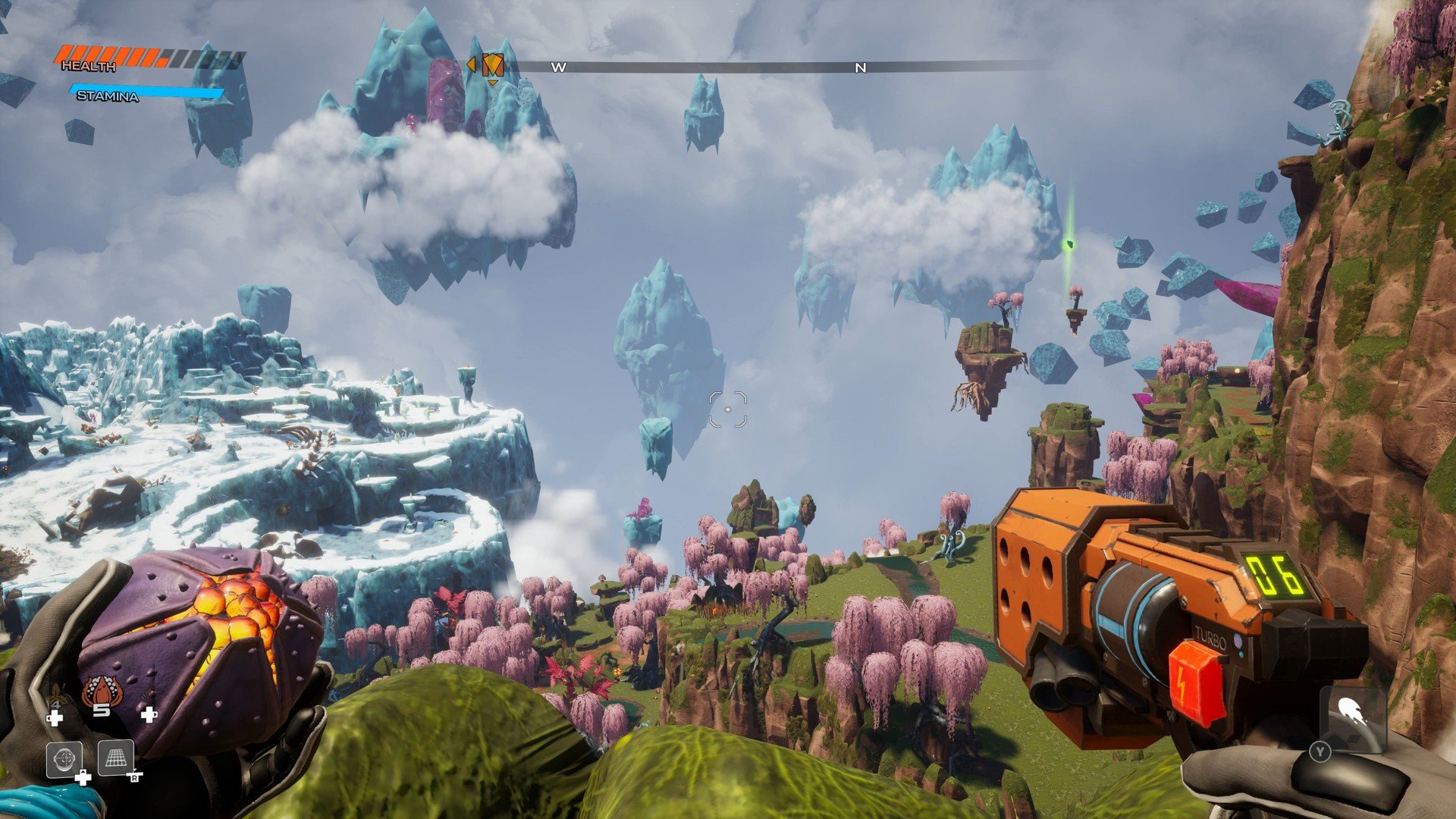Image resolution: width=1456 pixels, height=819 pixels.
Task: Select the orange seed pod item icon
Action: pos(100,692)
